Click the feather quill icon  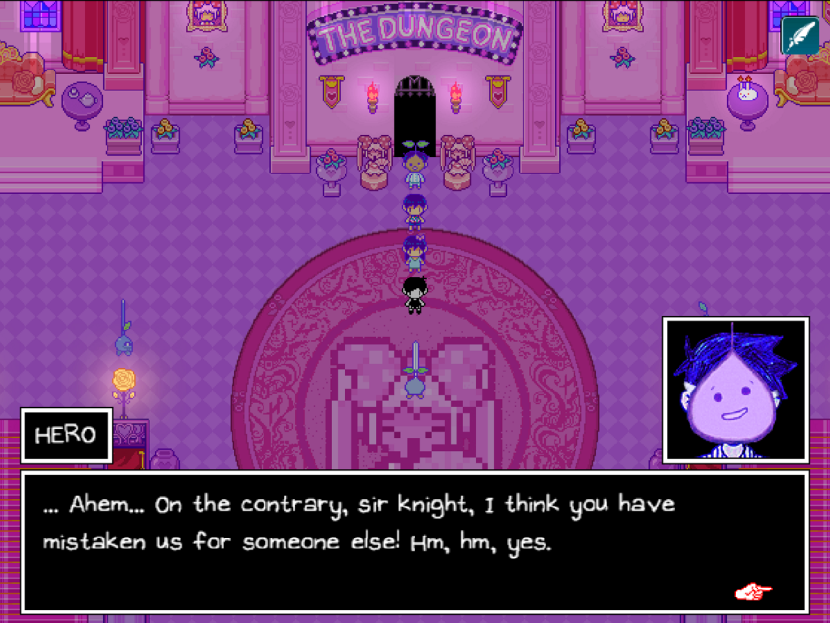pyautogui.click(x=800, y=36)
